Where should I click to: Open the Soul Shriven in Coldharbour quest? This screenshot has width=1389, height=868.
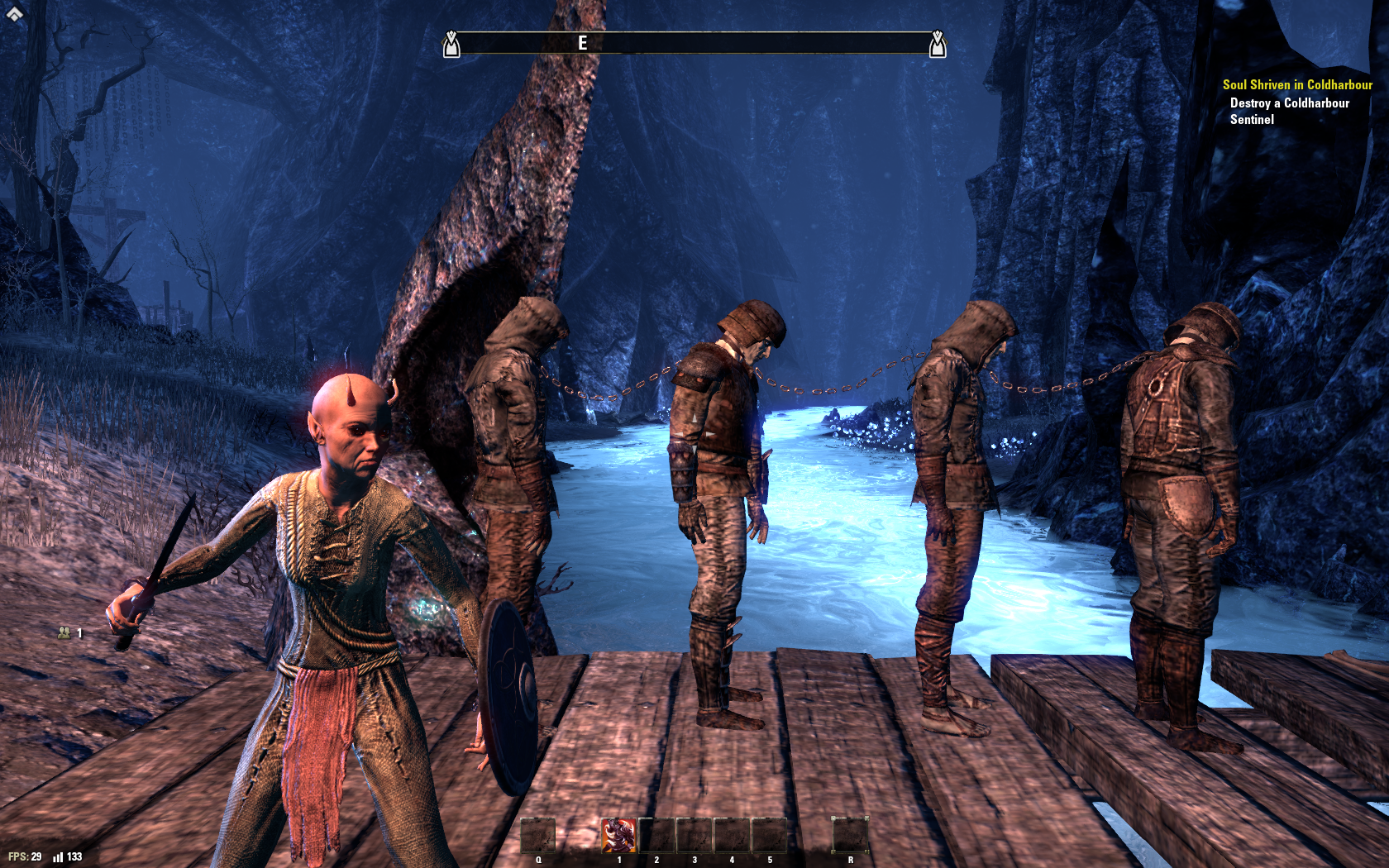point(1296,85)
